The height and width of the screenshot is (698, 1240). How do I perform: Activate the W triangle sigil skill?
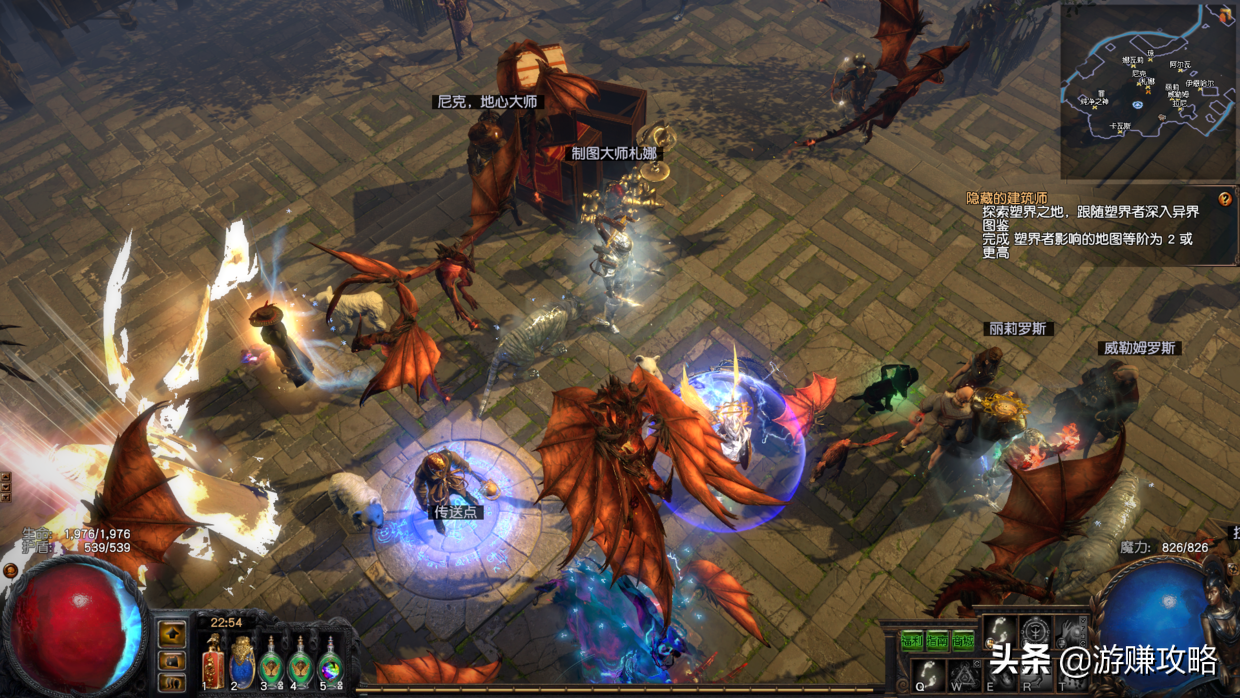coord(962,673)
